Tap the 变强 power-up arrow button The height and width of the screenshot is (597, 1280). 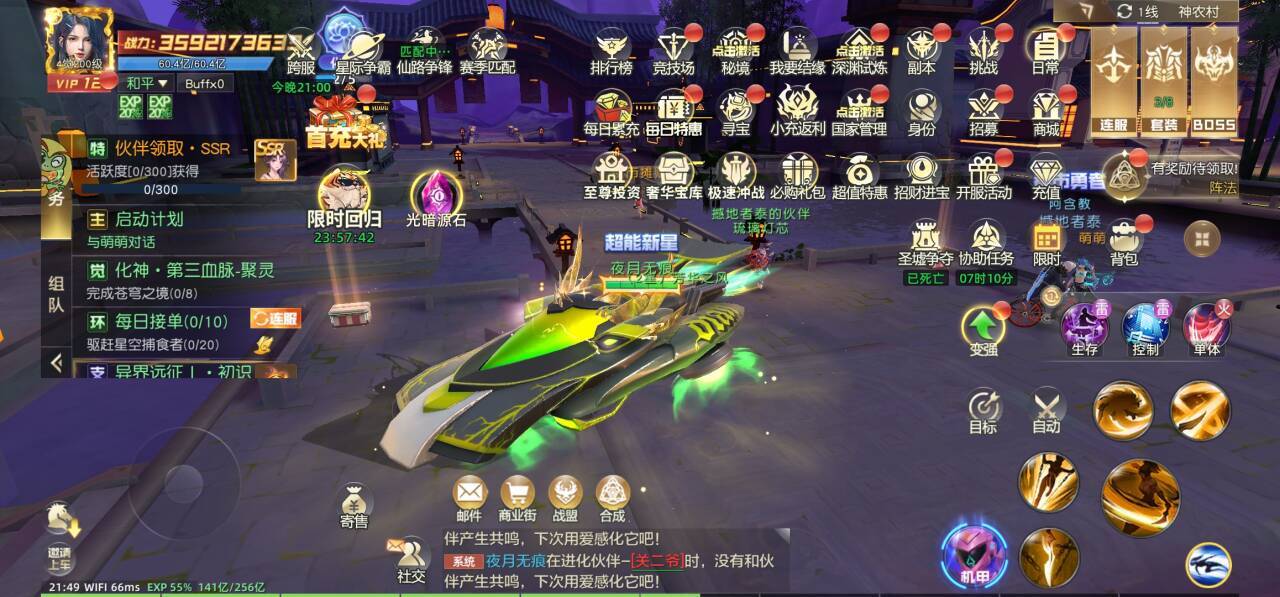(x=983, y=328)
